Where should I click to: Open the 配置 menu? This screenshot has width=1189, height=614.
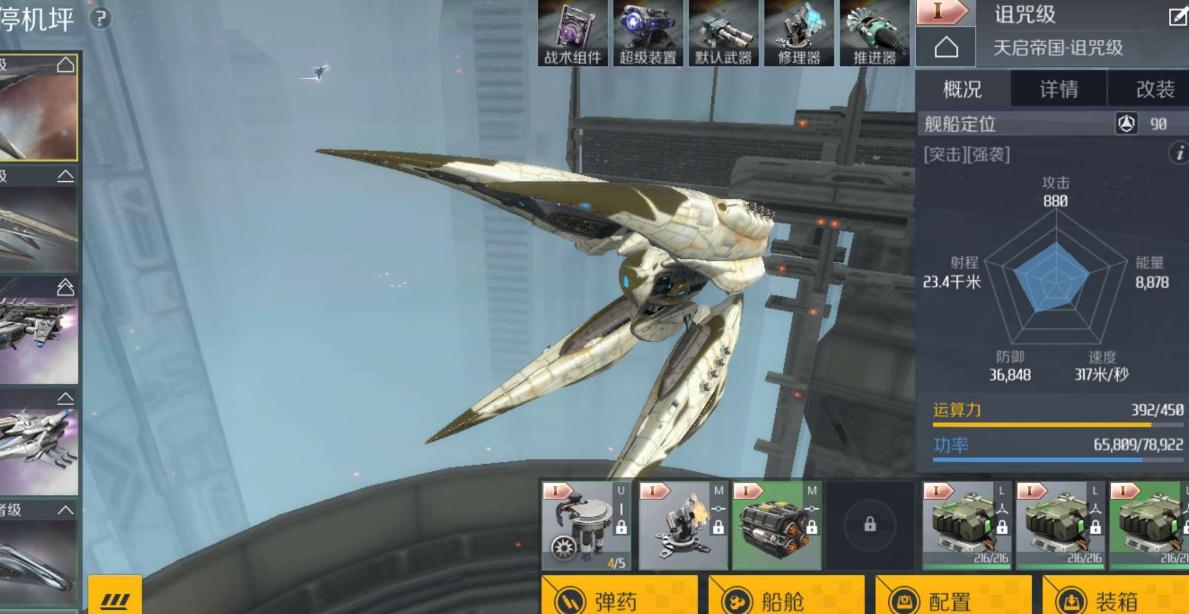[x=939, y=597]
